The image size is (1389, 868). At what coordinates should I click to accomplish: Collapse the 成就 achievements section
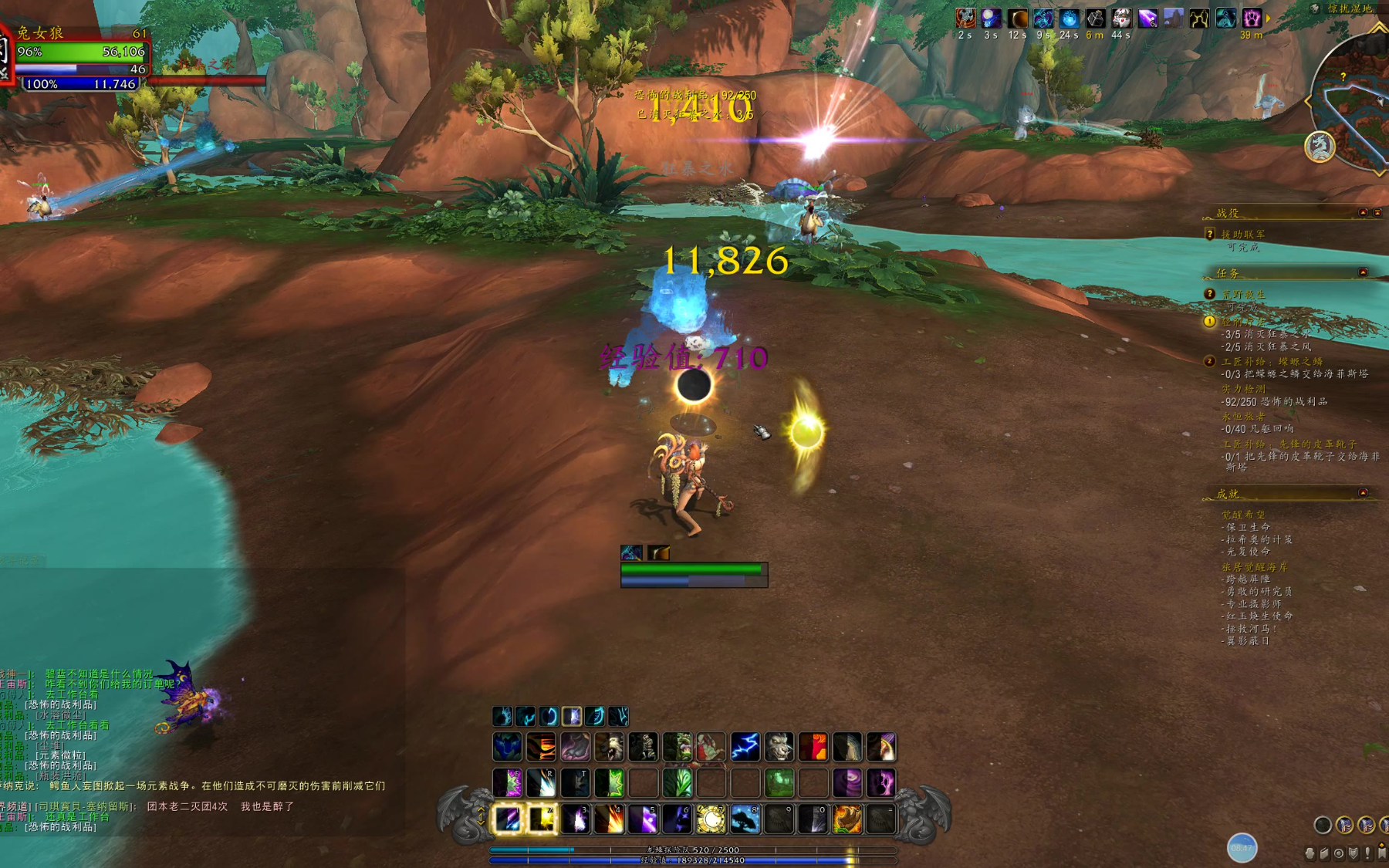1363,492
